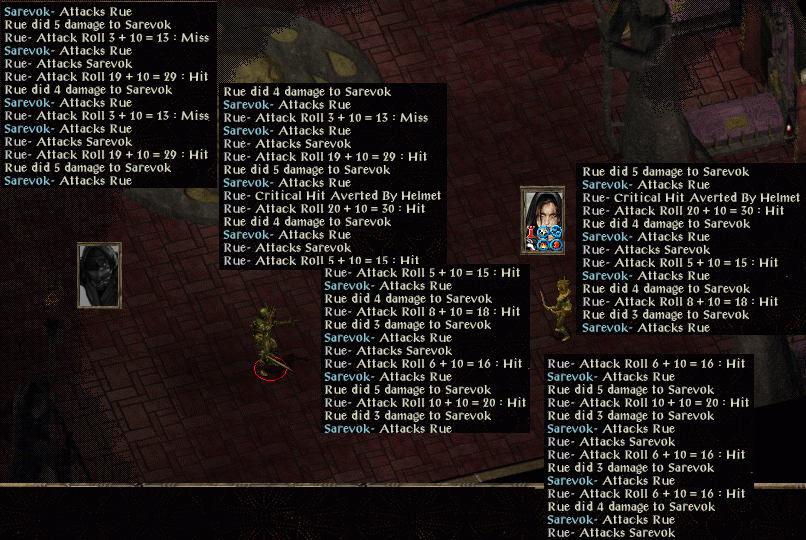Select the grey hooded character portrait

(x=99, y=275)
